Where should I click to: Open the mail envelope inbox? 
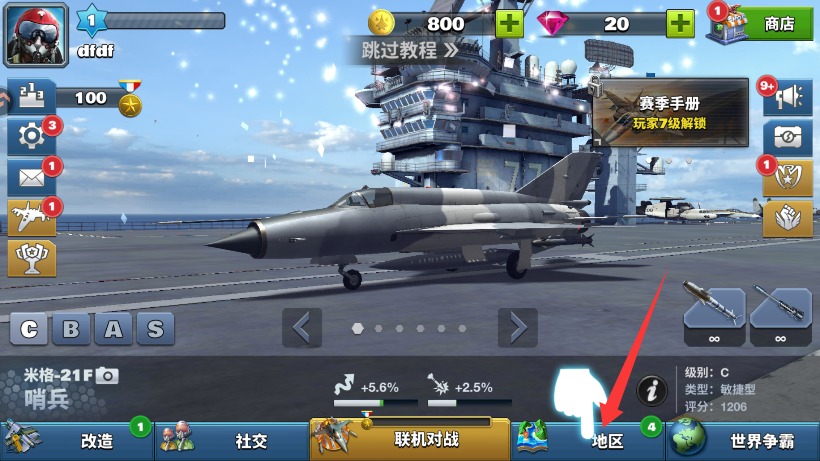pos(31,178)
